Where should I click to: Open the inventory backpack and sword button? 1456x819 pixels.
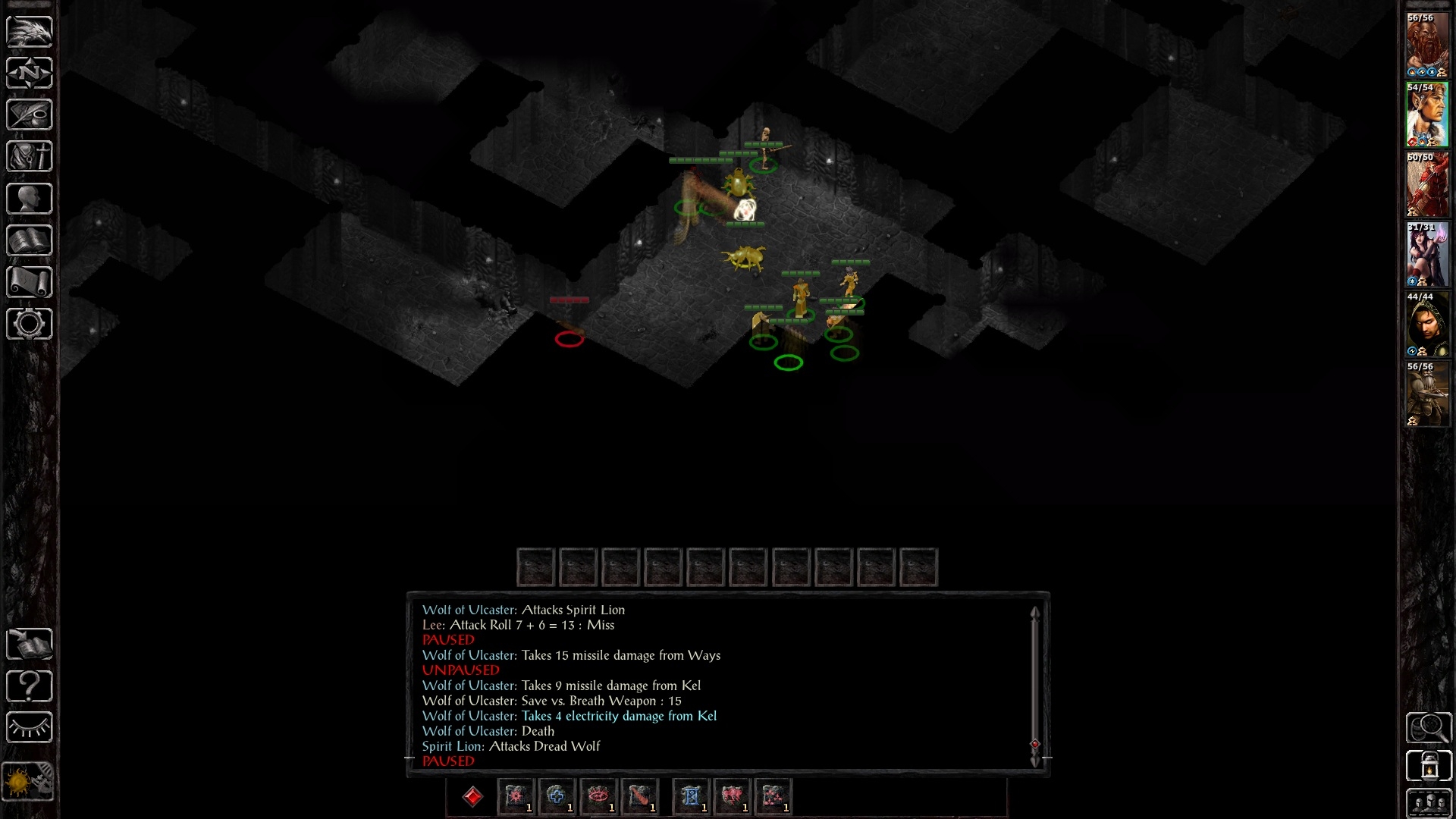(x=30, y=157)
